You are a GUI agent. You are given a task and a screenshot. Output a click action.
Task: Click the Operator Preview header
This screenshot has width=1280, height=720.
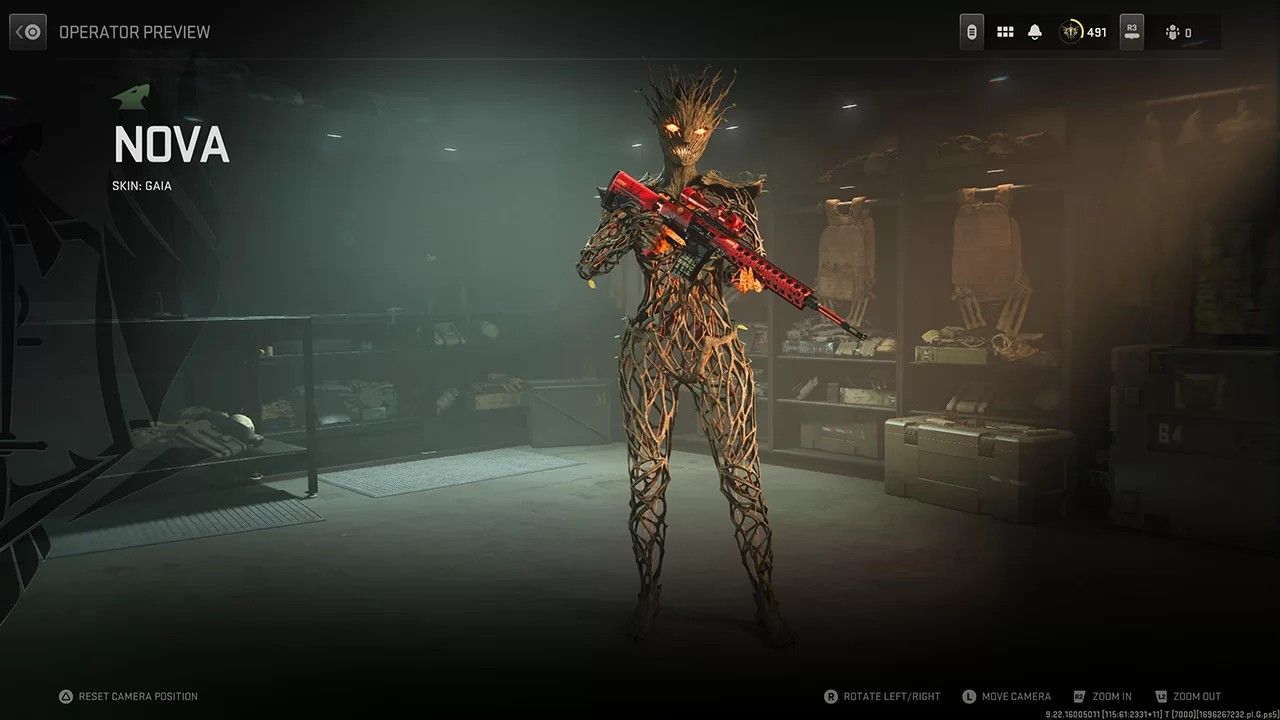135,31
